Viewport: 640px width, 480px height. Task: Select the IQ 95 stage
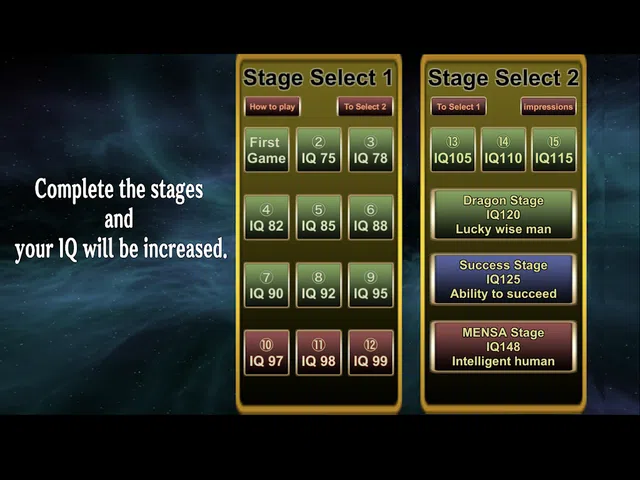[x=371, y=285]
